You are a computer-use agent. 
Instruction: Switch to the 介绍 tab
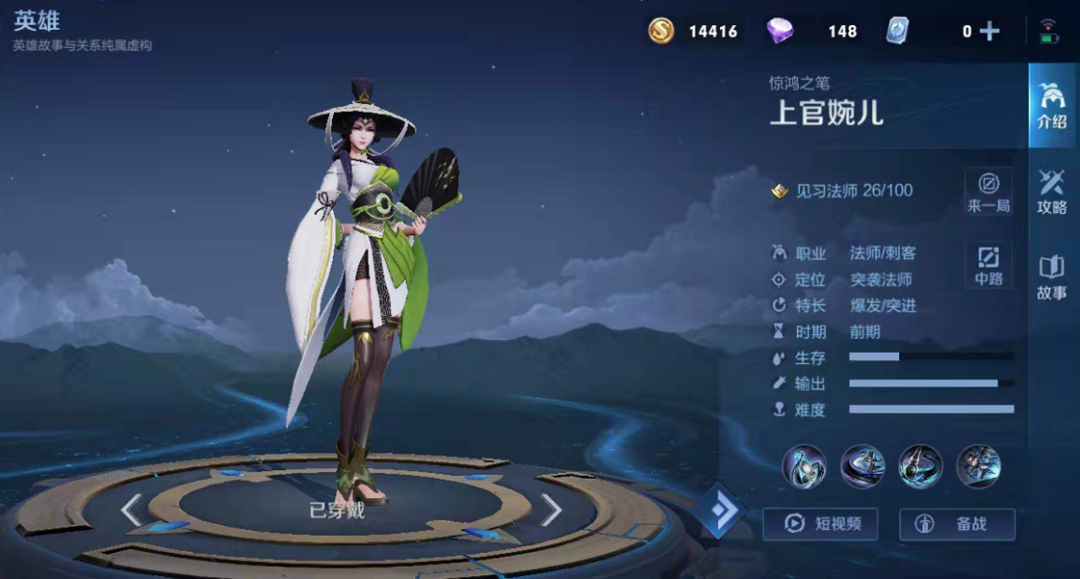click(1052, 104)
